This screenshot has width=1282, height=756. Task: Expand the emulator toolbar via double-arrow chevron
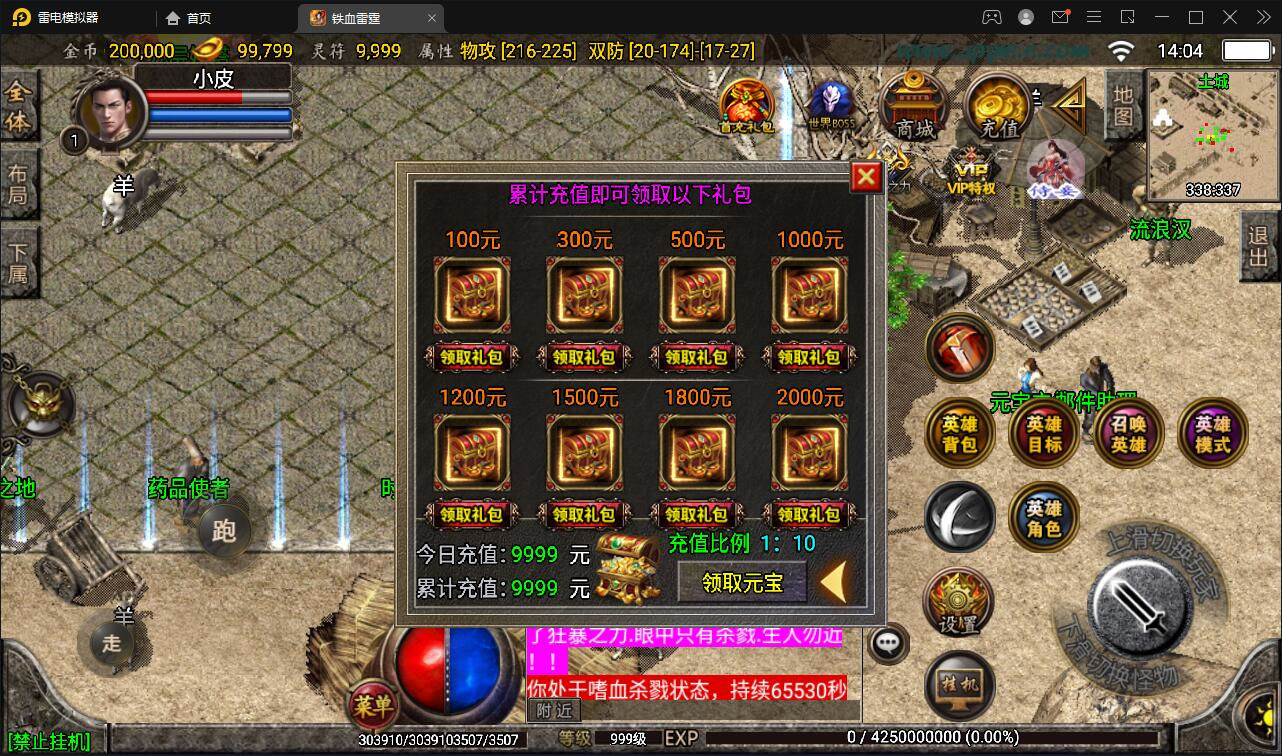click(1263, 17)
